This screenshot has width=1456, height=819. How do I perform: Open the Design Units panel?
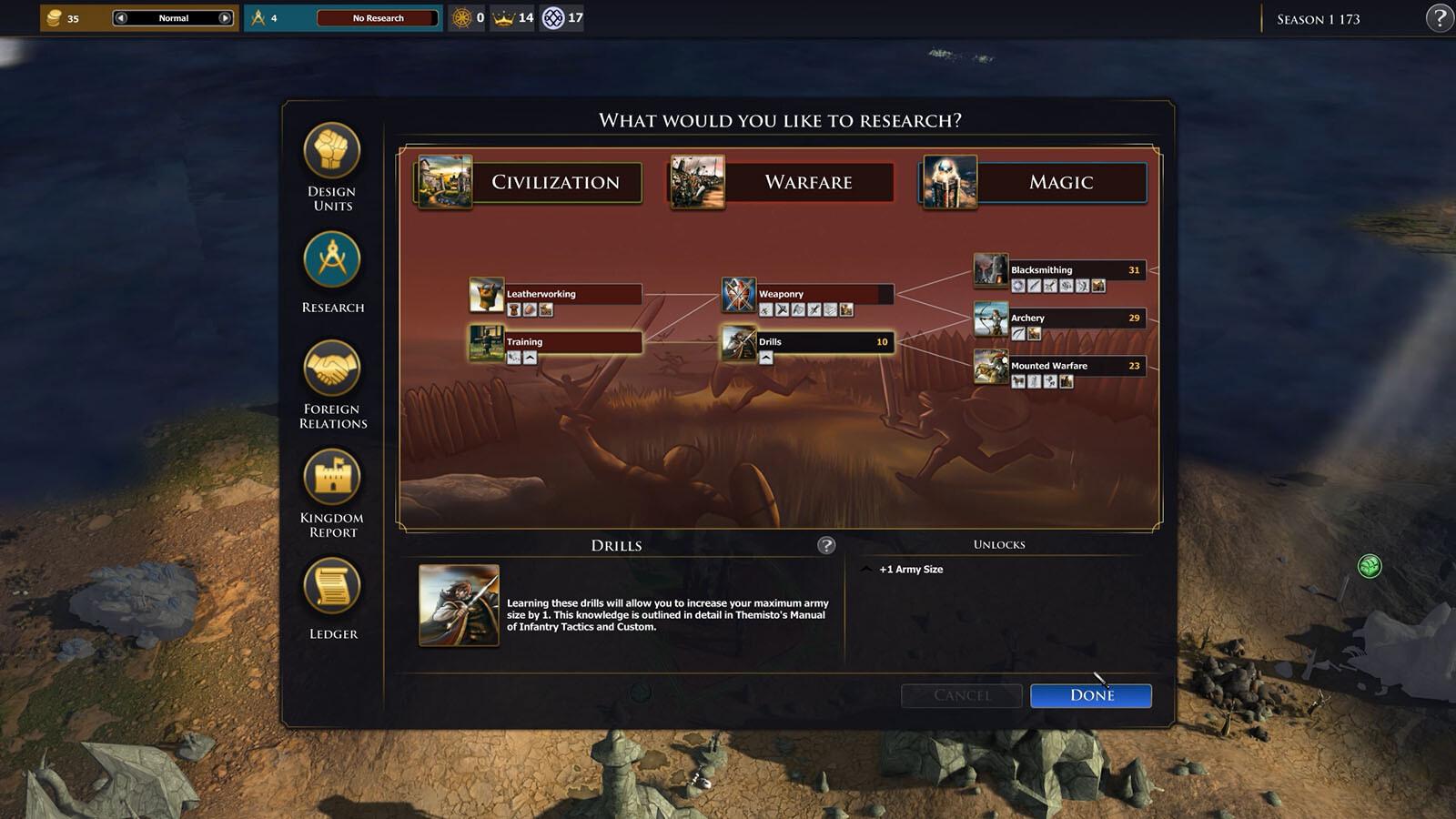[332, 151]
